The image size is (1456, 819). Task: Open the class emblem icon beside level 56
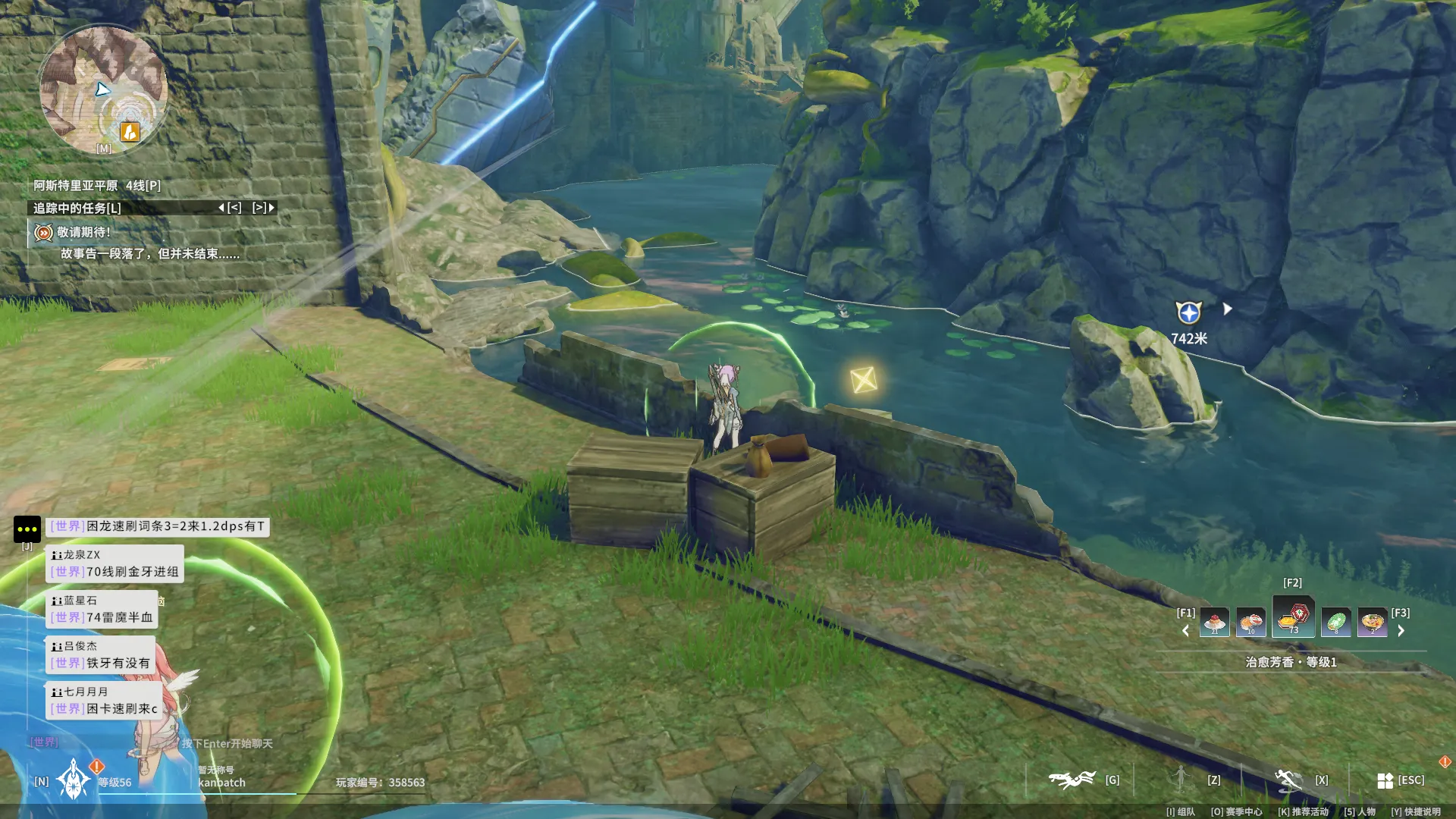coord(74,780)
